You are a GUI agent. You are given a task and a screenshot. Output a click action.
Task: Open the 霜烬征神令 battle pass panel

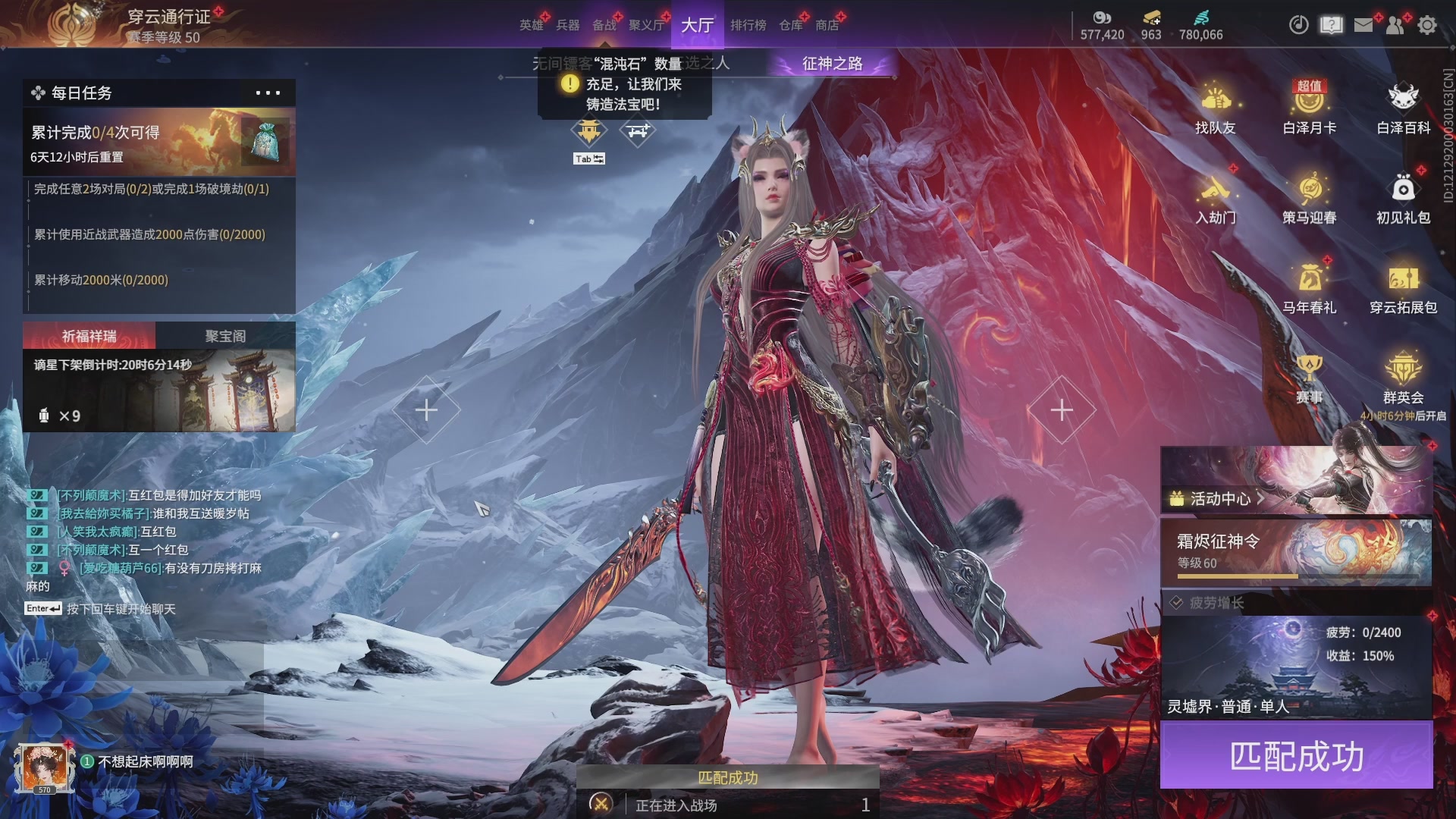pos(1295,551)
